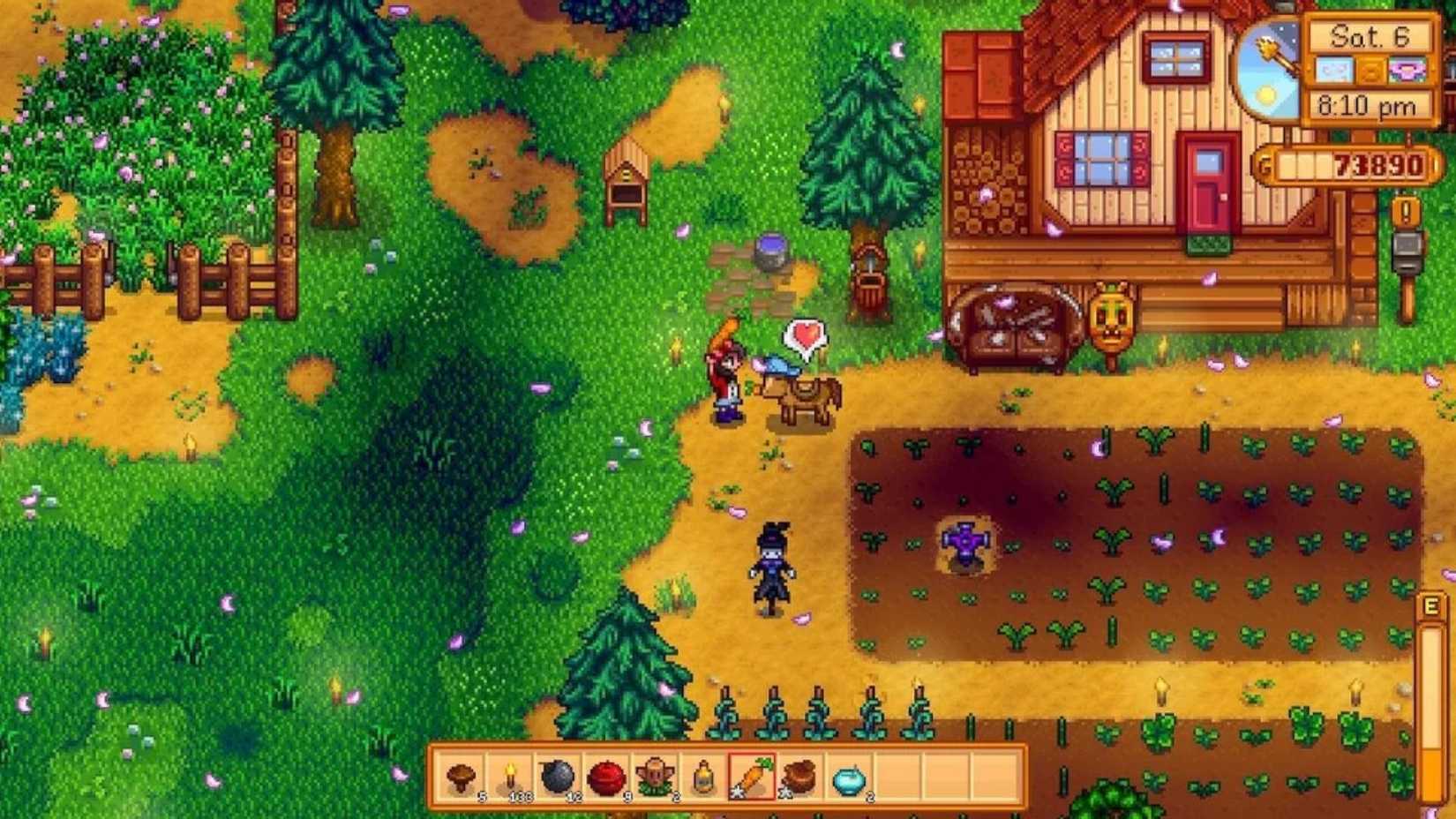The width and height of the screenshot is (1456, 819).
Task: Click the 8:10 pm time display
Action: tap(1369, 105)
